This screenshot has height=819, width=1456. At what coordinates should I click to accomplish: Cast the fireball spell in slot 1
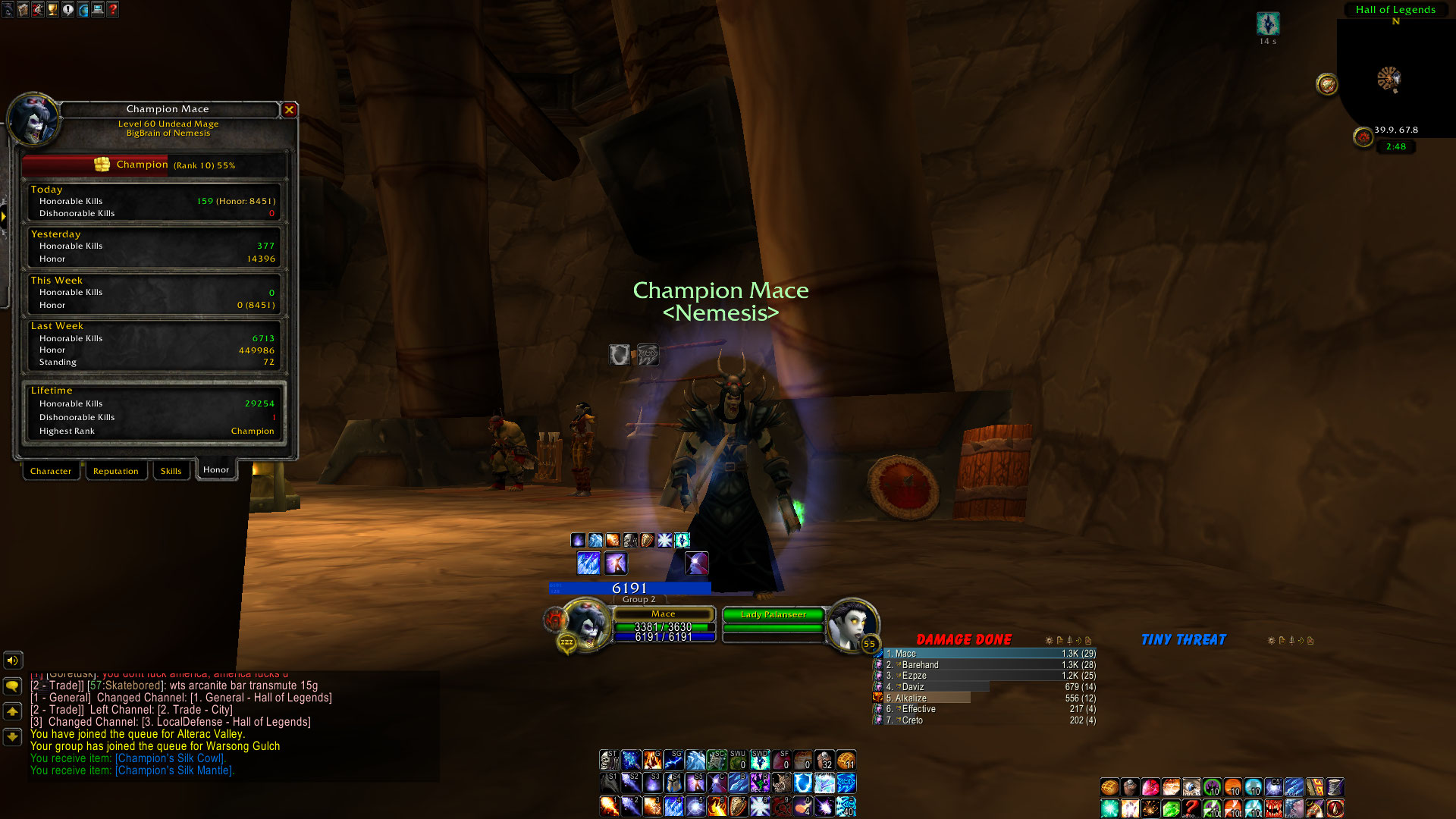coord(609,805)
